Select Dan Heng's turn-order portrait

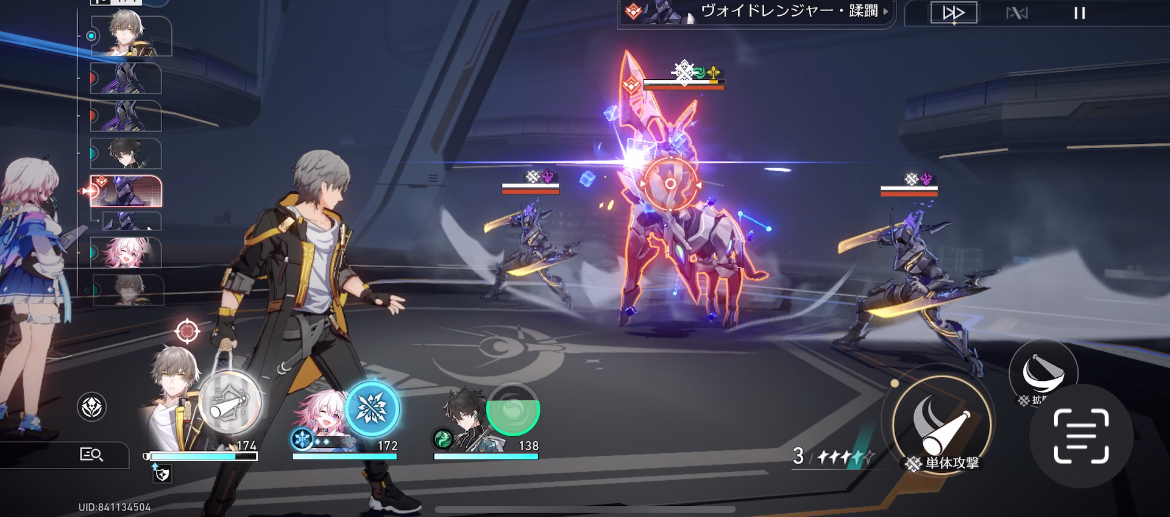point(126,153)
